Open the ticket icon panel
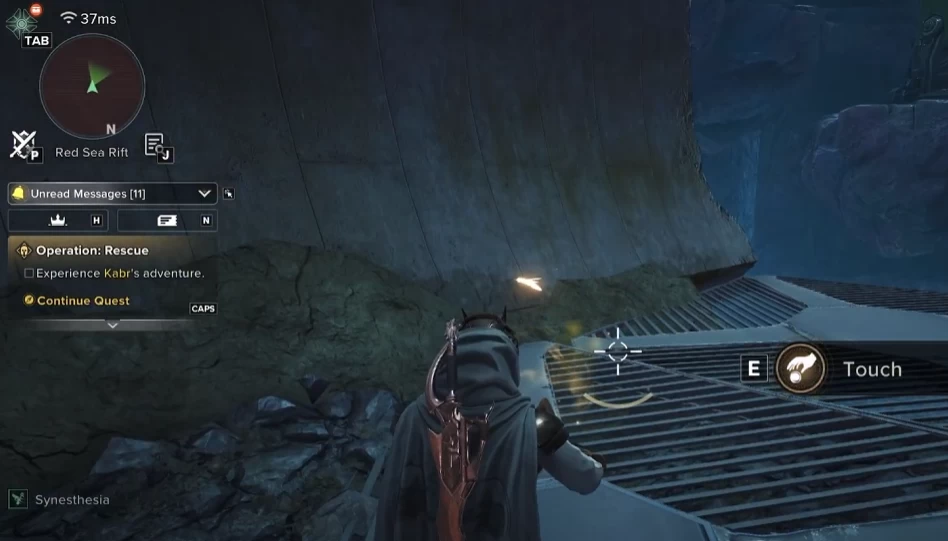 pos(167,220)
